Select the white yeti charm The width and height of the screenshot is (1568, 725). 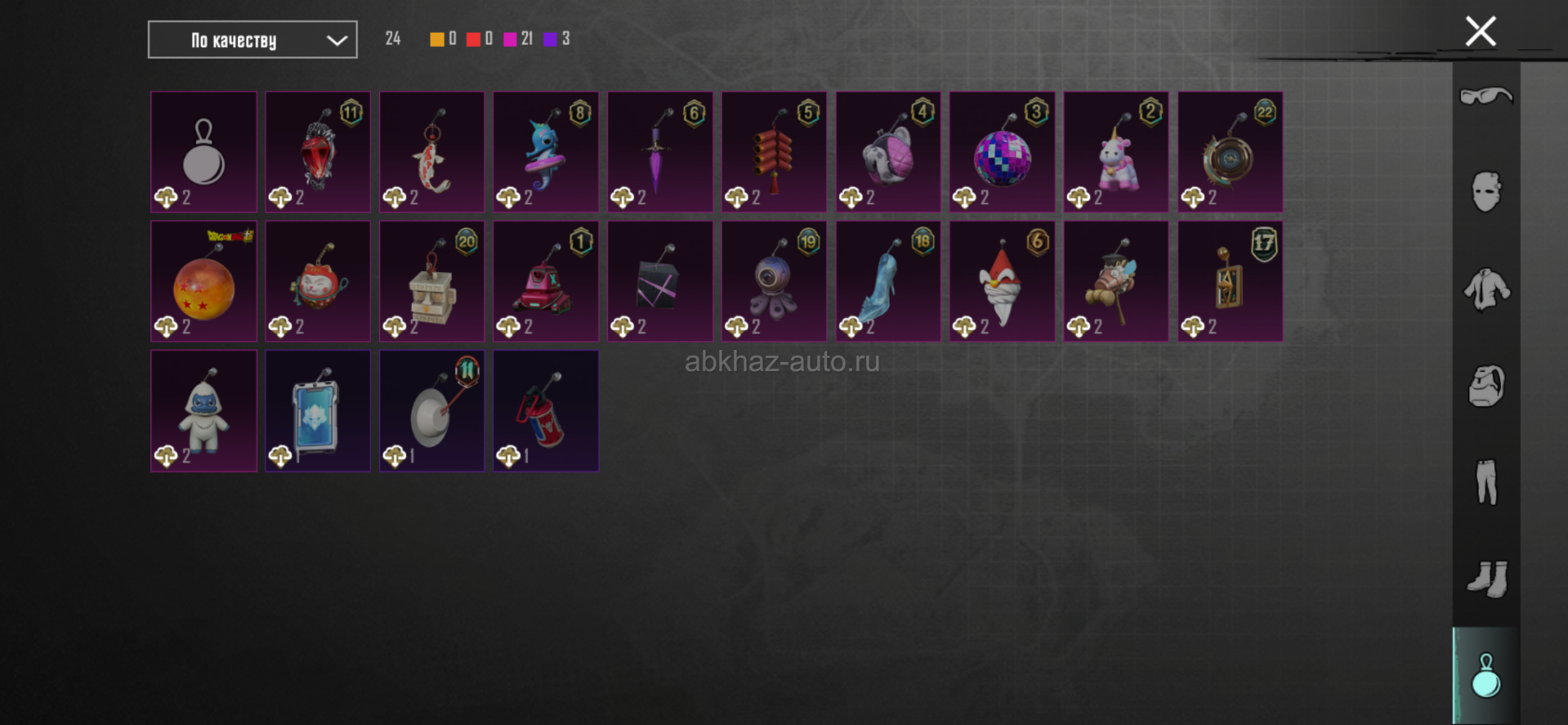tap(203, 411)
